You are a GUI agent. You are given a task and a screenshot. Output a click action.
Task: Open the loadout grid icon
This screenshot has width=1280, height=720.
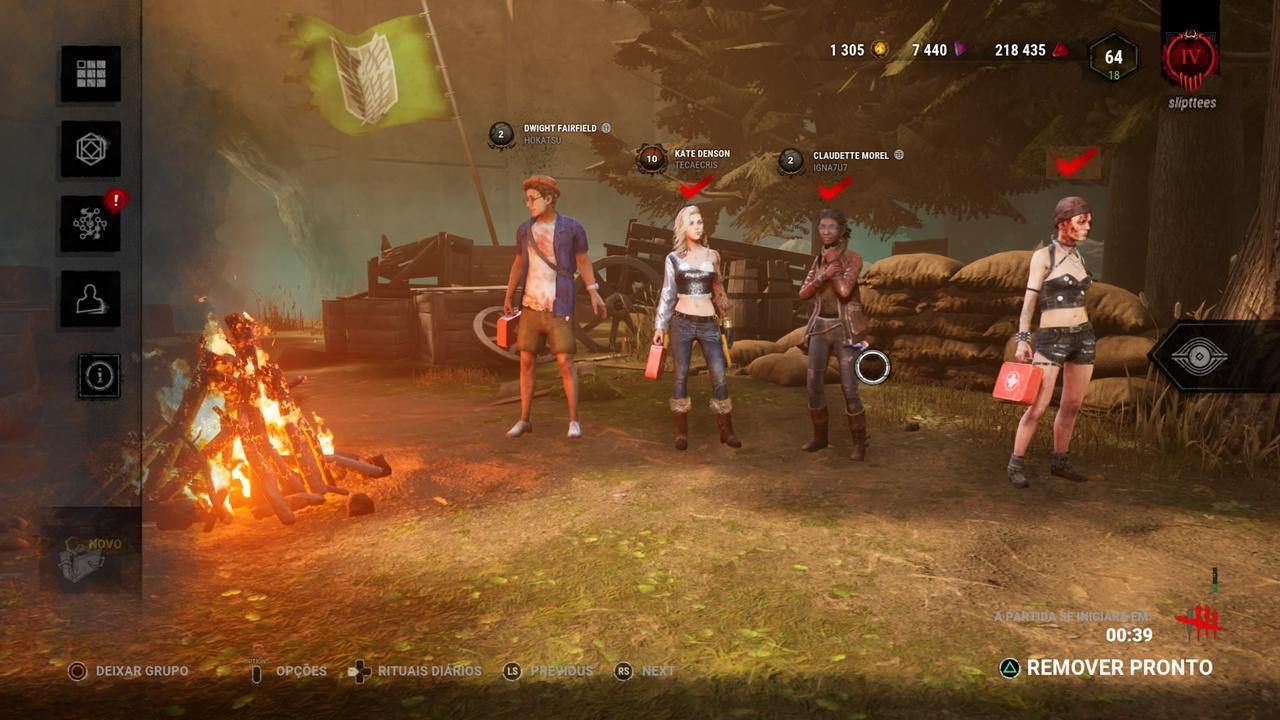point(90,74)
